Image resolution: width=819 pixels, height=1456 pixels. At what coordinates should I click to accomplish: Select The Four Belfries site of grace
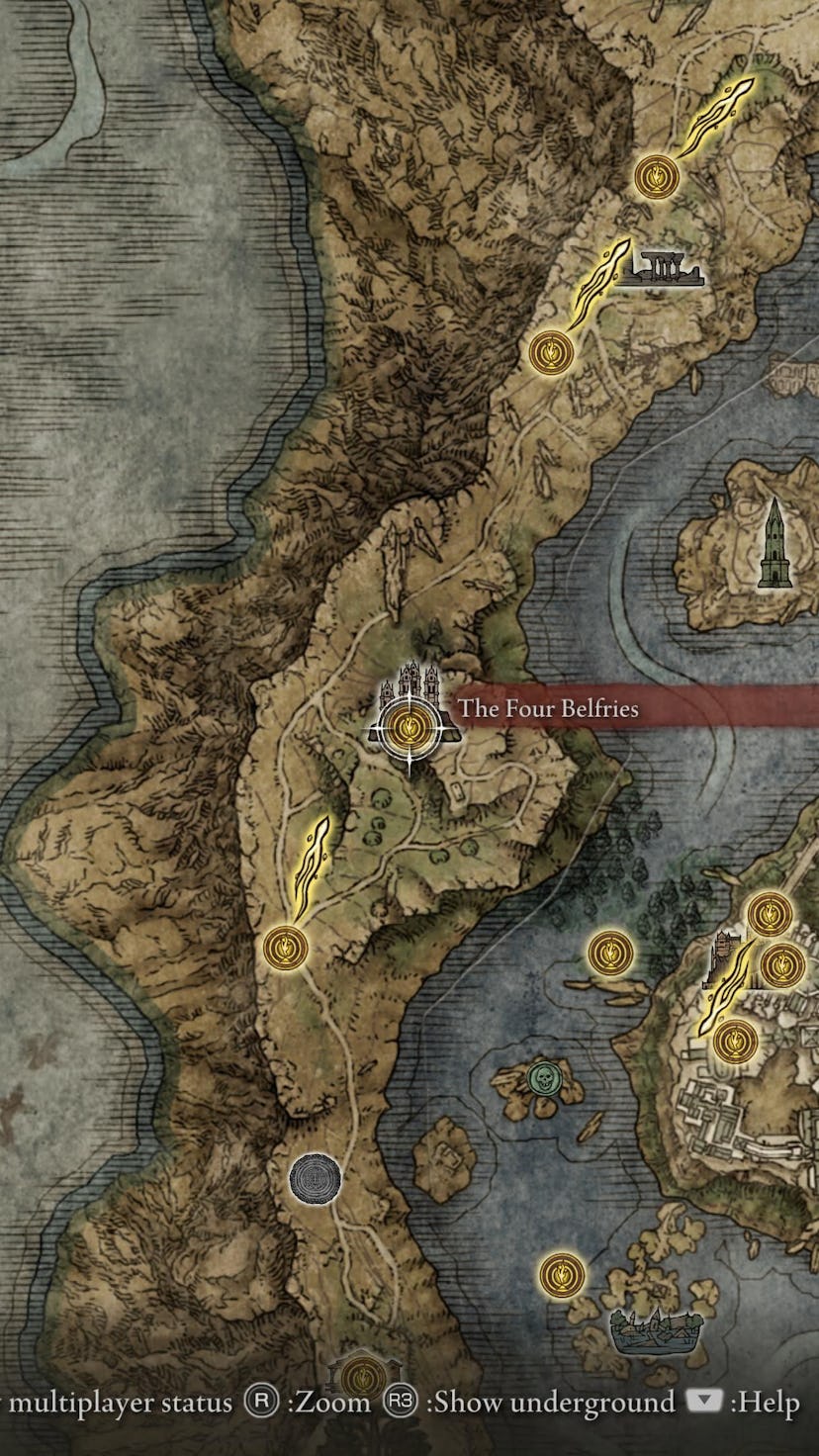406,729
